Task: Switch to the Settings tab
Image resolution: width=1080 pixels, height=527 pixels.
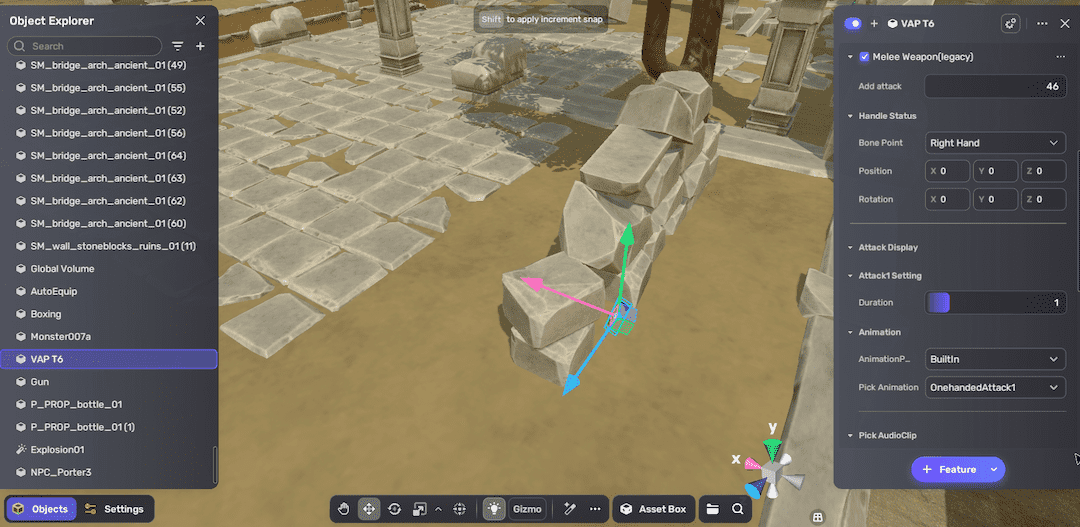Action: (115, 509)
